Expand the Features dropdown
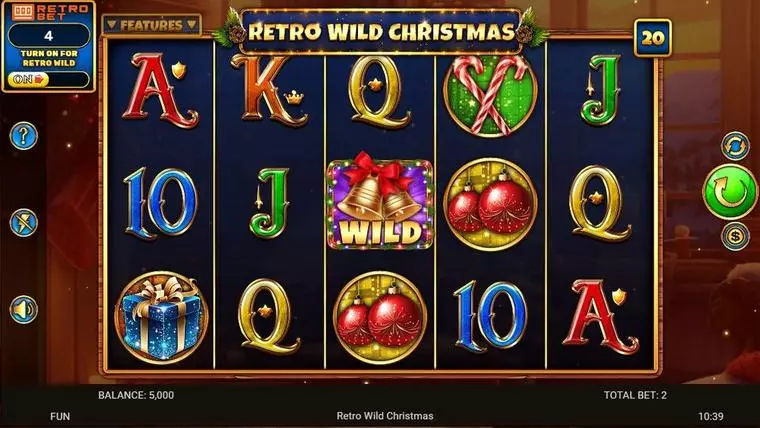The width and height of the screenshot is (760, 428). click(152, 24)
